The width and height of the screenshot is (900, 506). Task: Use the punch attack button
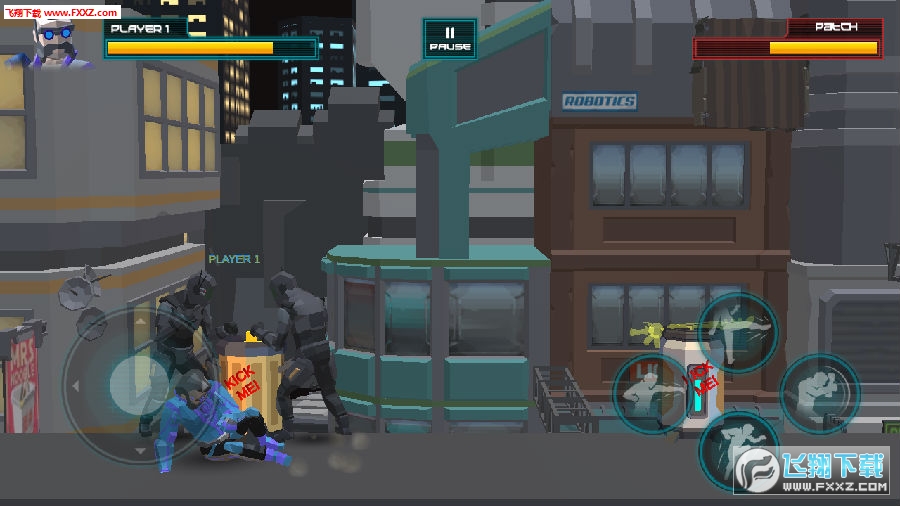(x=652, y=393)
